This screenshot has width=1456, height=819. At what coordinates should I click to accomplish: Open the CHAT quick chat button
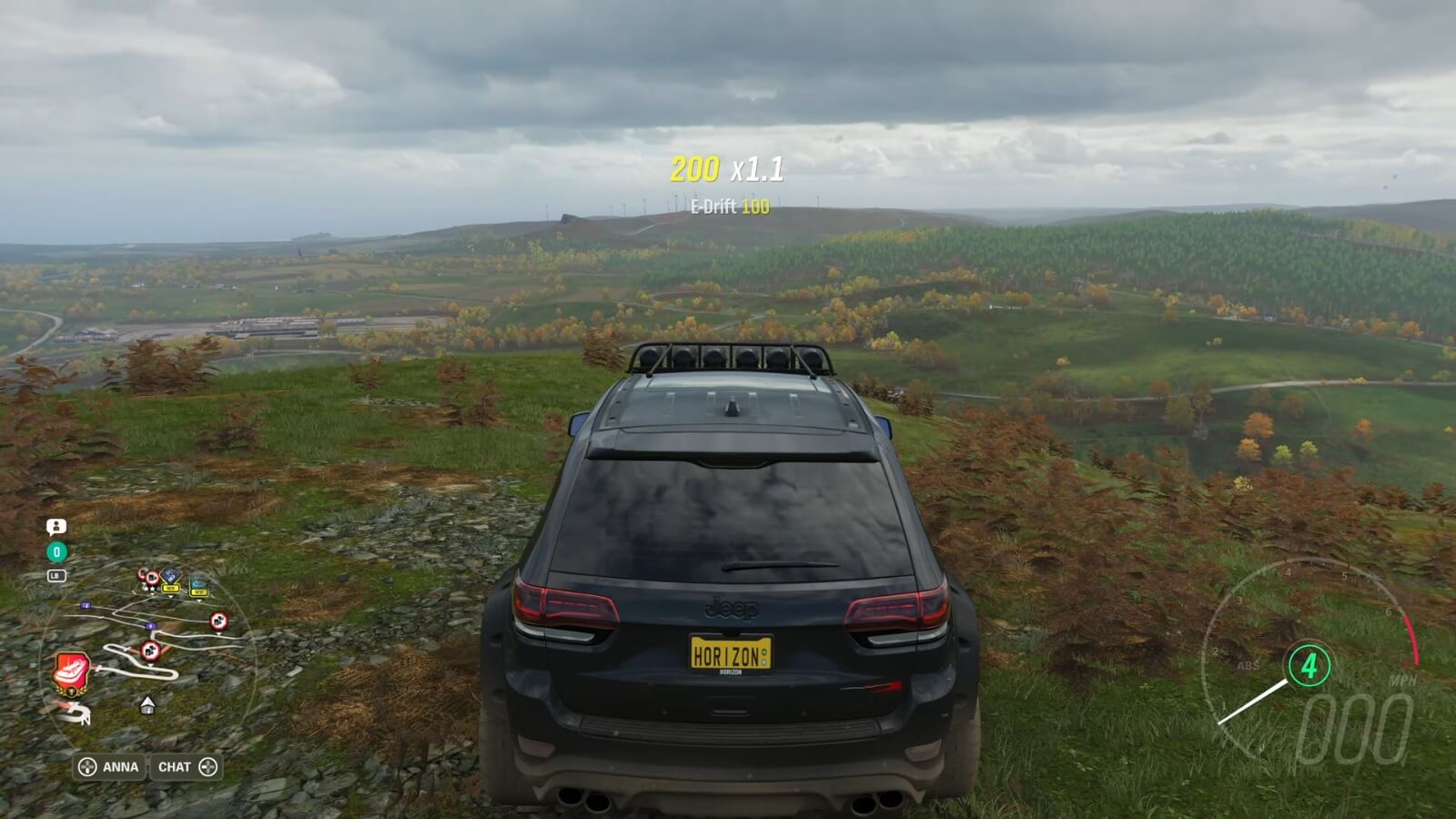(x=187, y=767)
